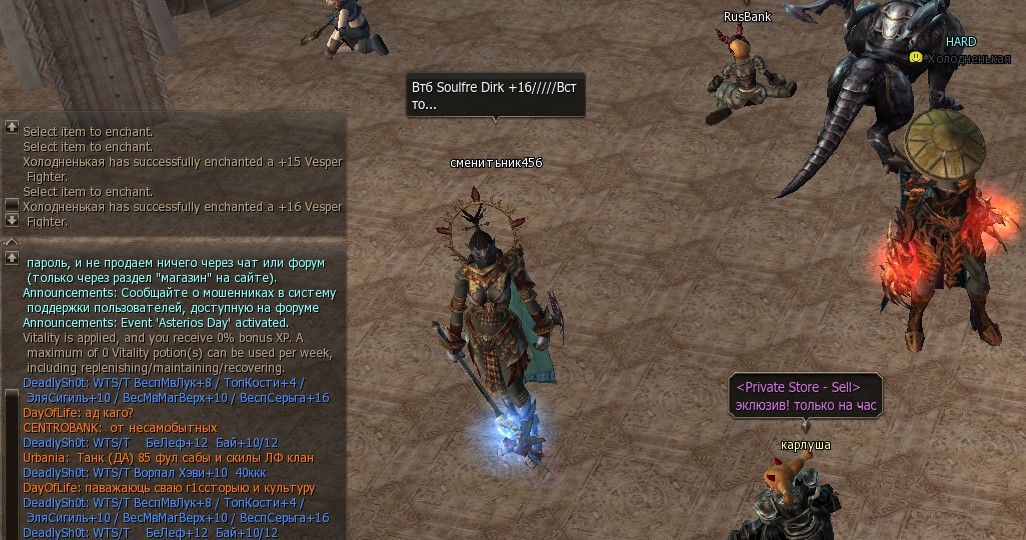Click DeadlySh0t's Ворпал Хэви+10 trade message
The width and height of the screenshot is (1026, 540).
point(138,473)
